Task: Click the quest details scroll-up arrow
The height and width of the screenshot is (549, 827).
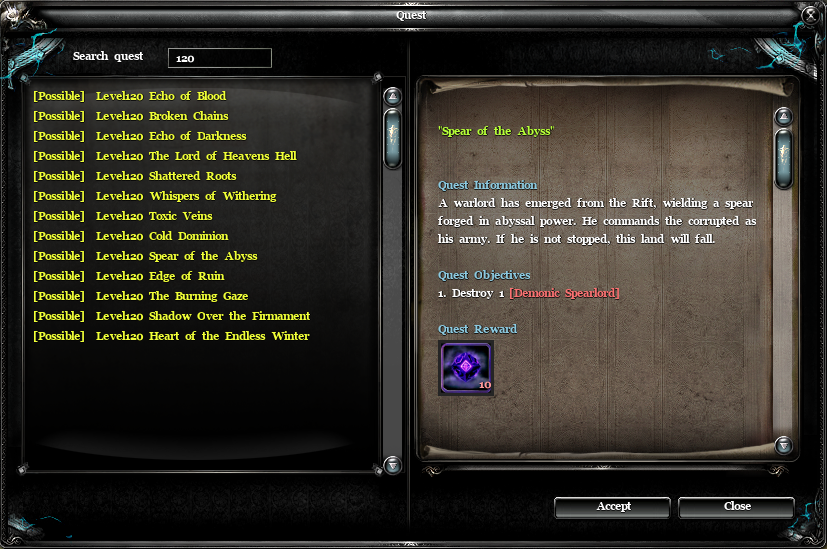Action: coord(784,116)
